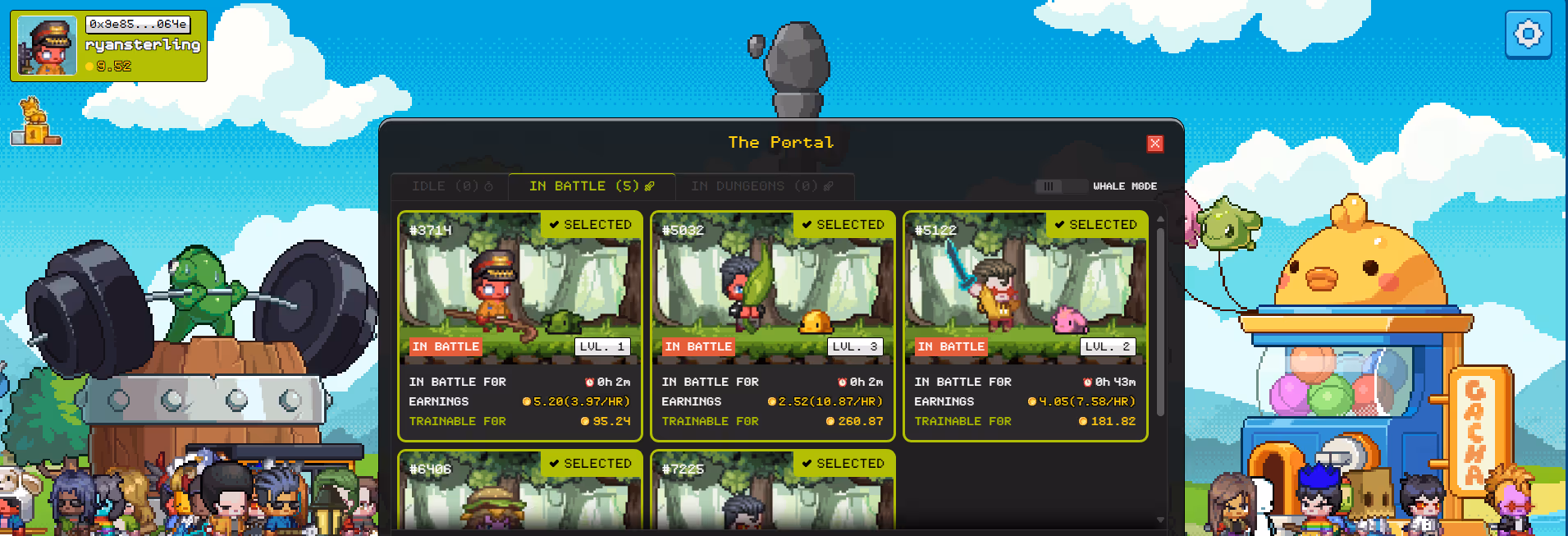This screenshot has width=1568, height=536.
Task: Select character card #5122
Action: (1025, 326)
